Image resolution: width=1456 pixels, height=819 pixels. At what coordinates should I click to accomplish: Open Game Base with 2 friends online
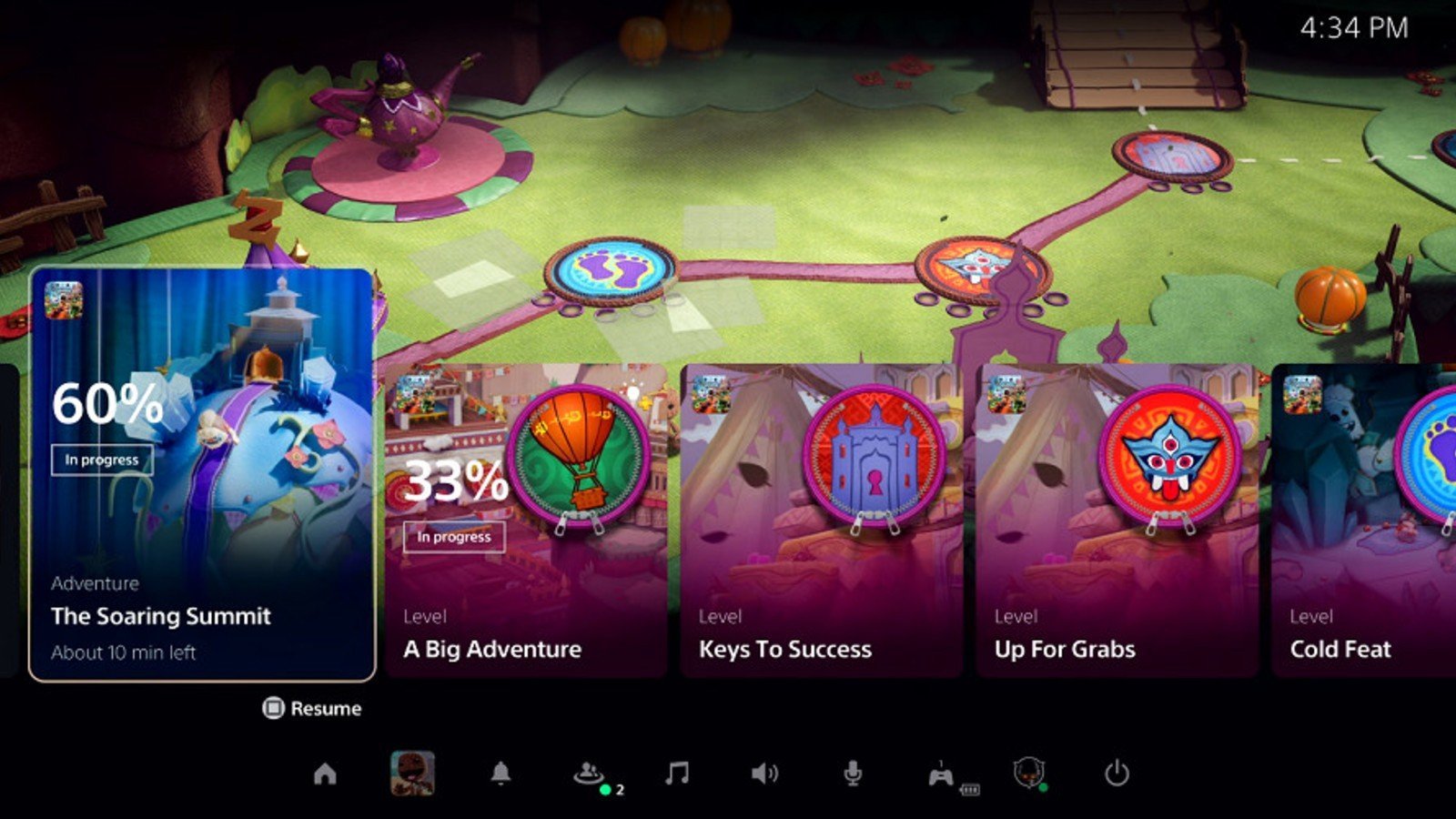(587, 773)
